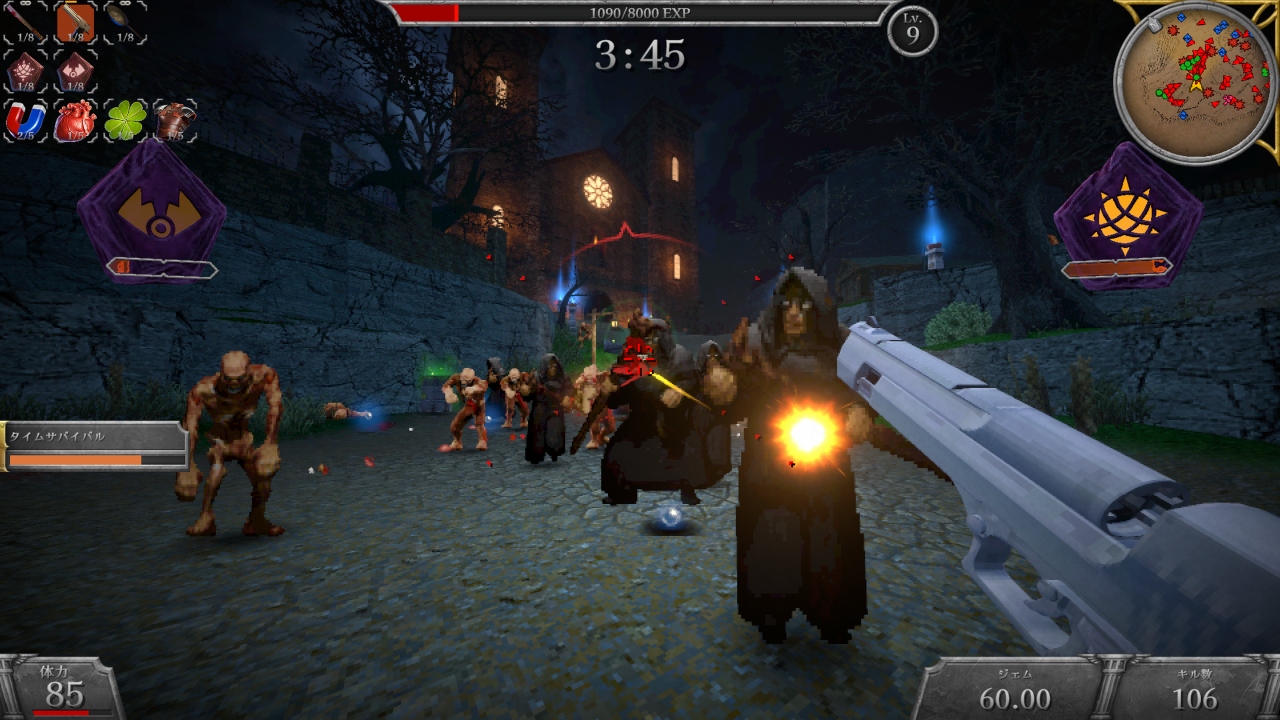Viewport: 1280px width, 720px height.
Task: Select the leather armor passive item
Action: pos(174,121)
